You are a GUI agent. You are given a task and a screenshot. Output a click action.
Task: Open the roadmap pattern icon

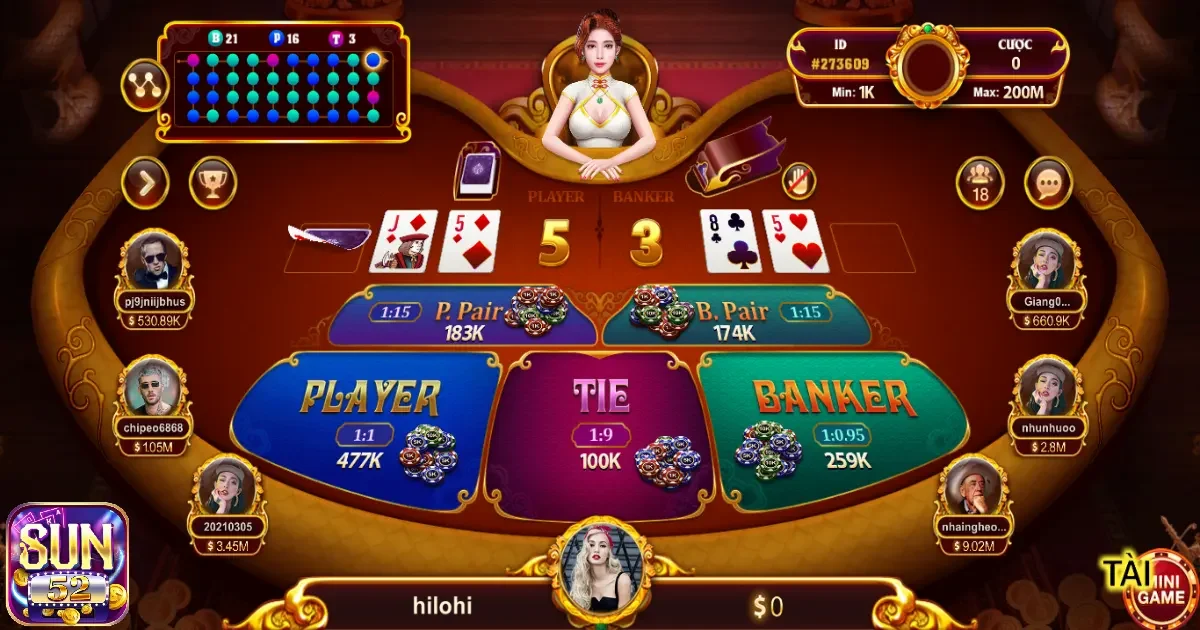(x=145, y=85)
